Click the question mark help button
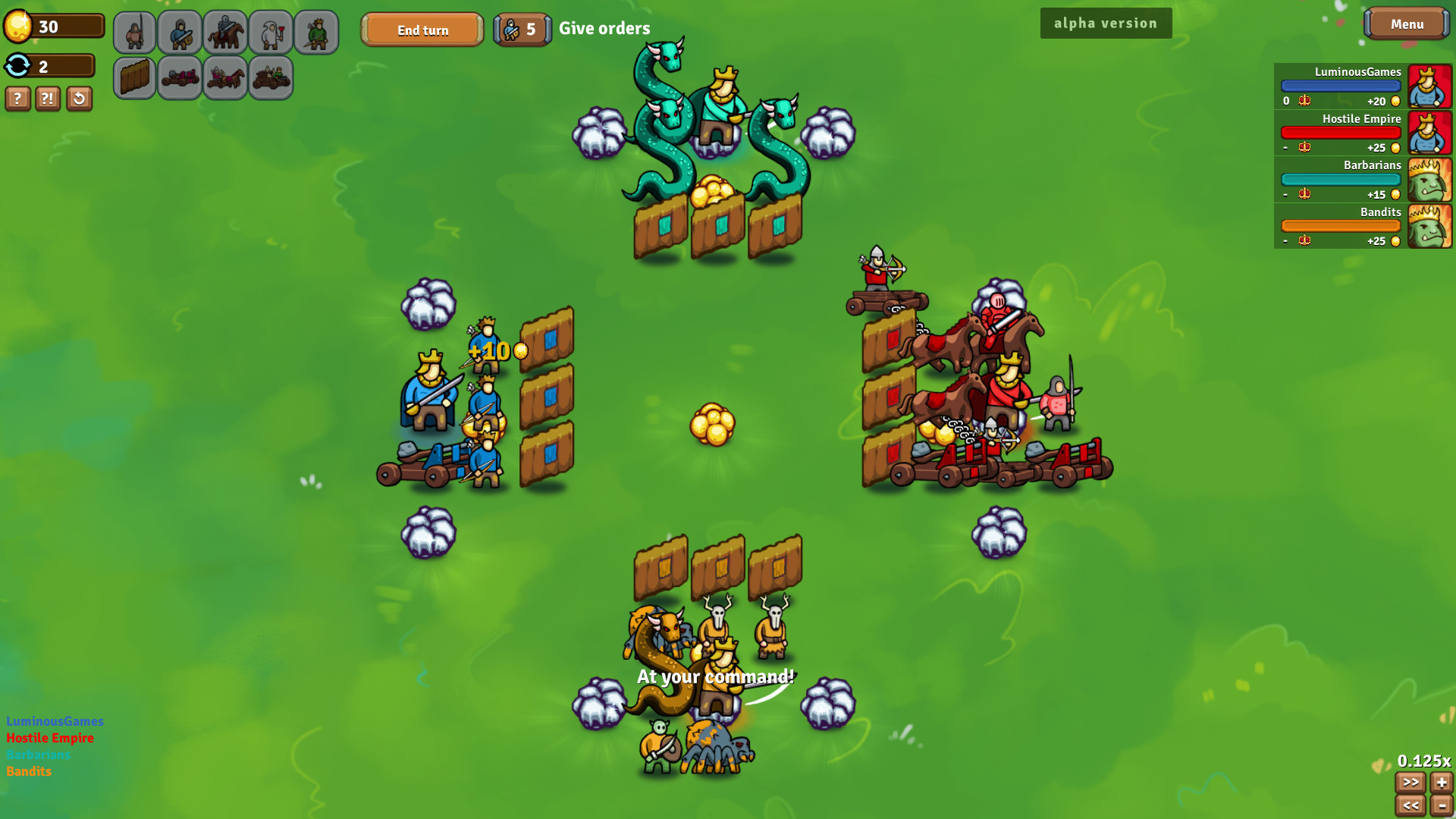Screen dimensions: 1456x819 click(x=17, y=99)
